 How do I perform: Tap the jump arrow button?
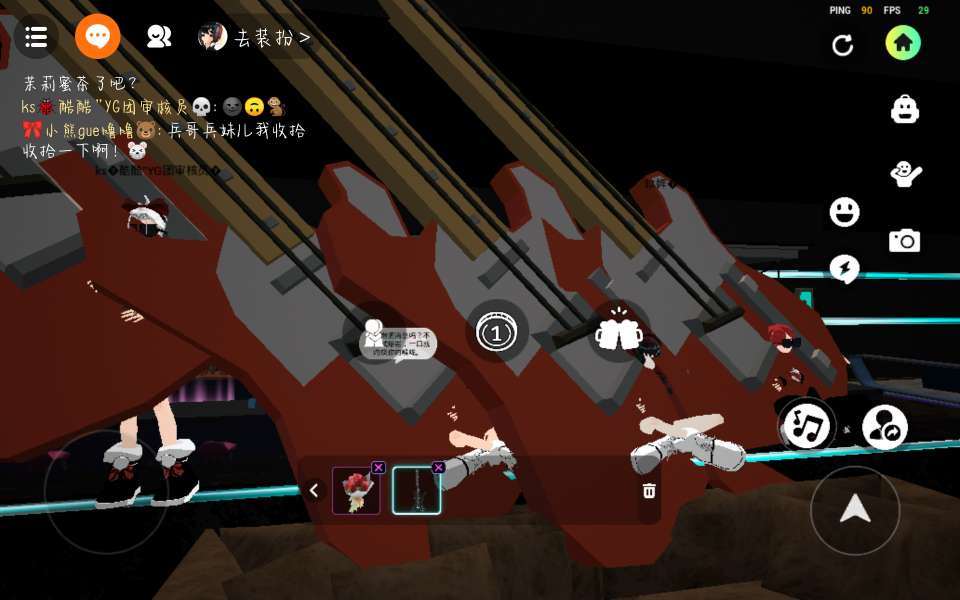coord(855,510)
